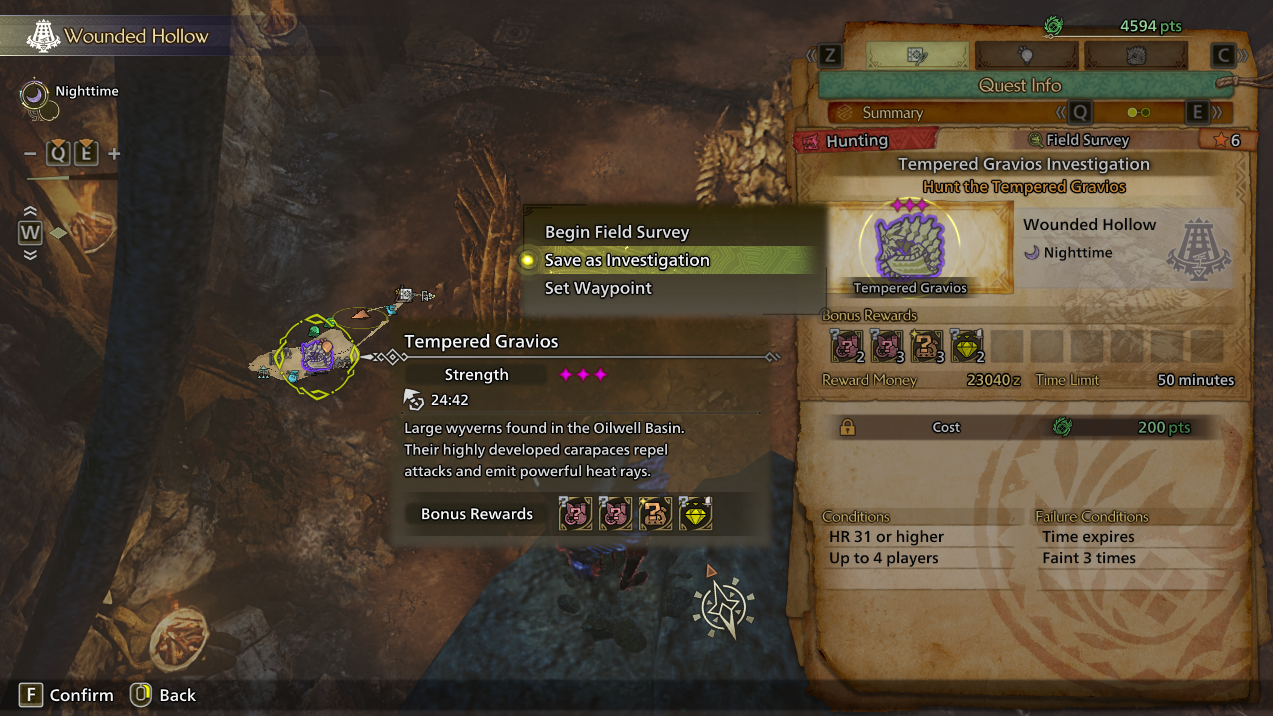Click the Confirm prompt label
The width and height of the screenshot is (1273, 716).
click(x=81, y=695)
